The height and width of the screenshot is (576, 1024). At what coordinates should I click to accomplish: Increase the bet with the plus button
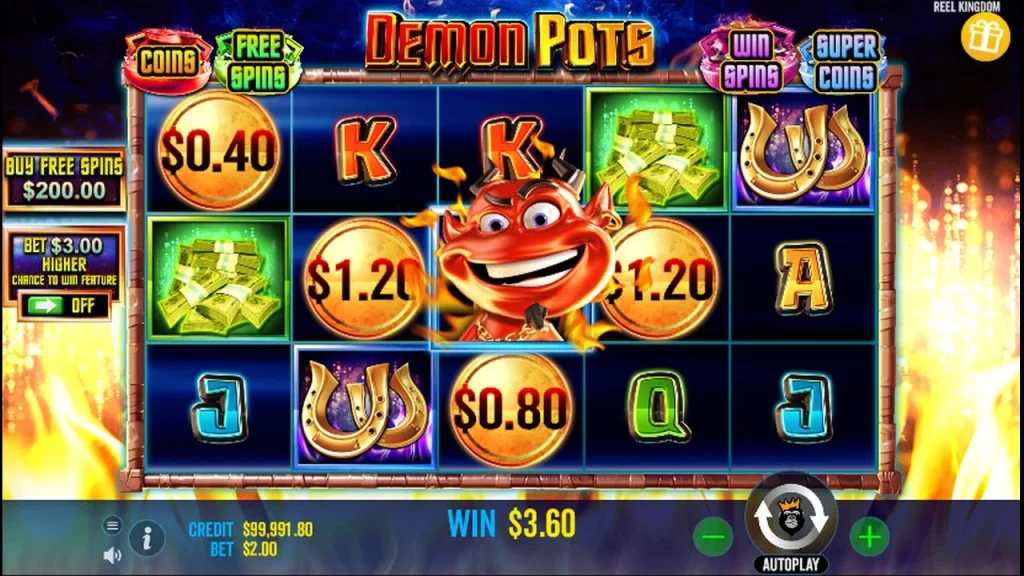[869, 537]
